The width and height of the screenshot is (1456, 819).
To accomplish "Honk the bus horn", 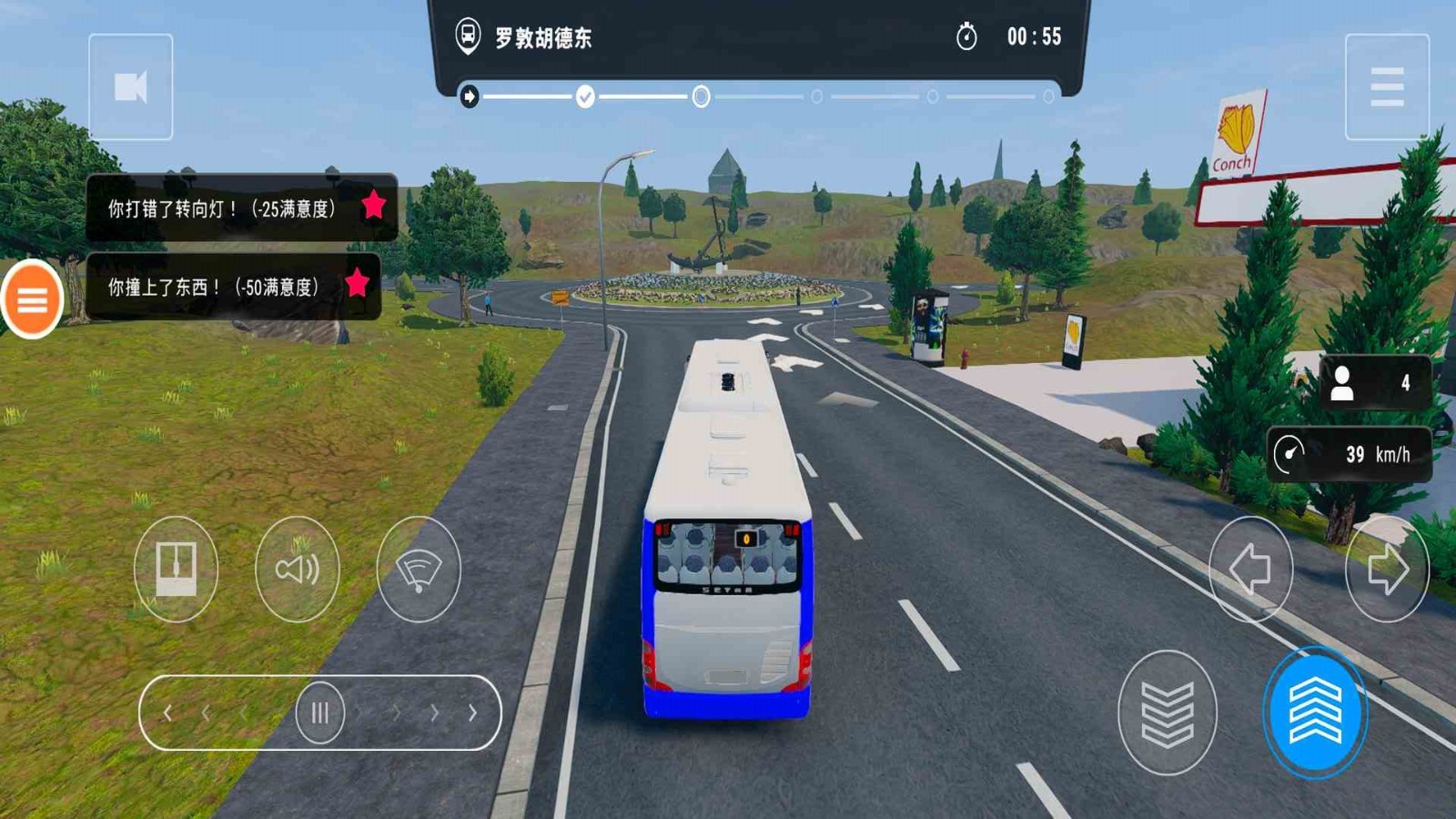I will 298,570.
